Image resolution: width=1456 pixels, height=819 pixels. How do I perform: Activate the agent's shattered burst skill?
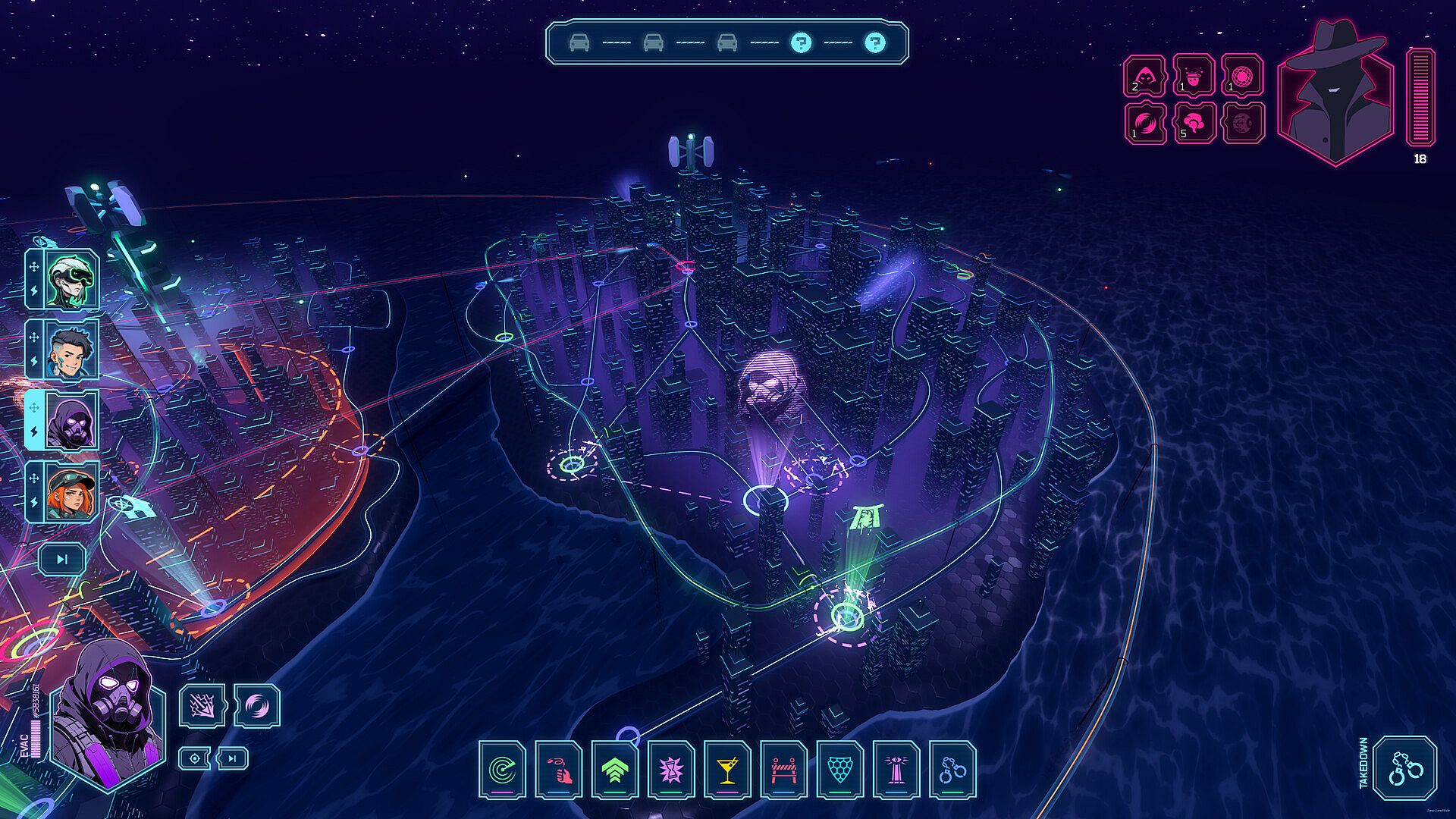tap(202, 705)
